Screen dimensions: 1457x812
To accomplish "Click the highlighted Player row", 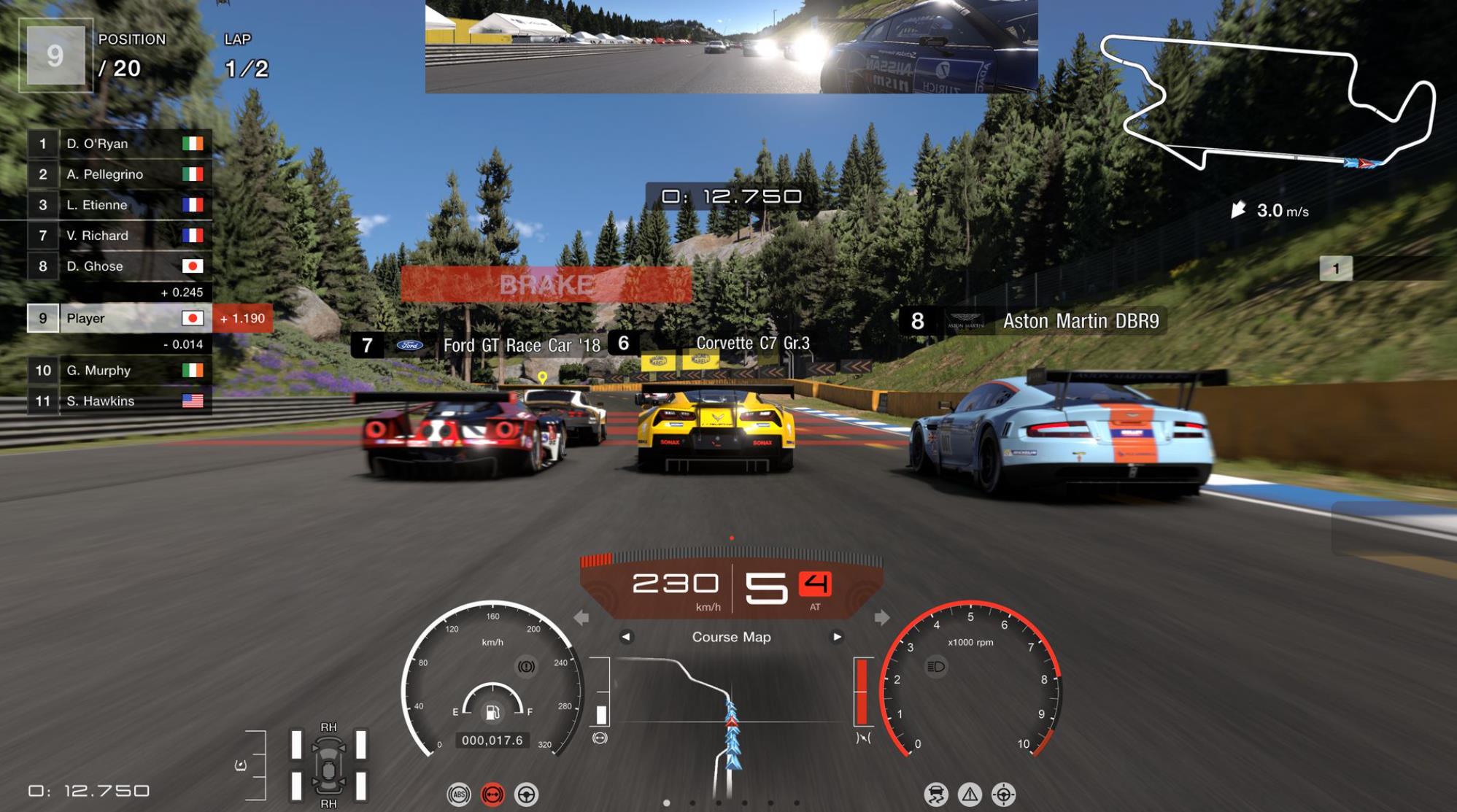I will [x=120, y=318].
